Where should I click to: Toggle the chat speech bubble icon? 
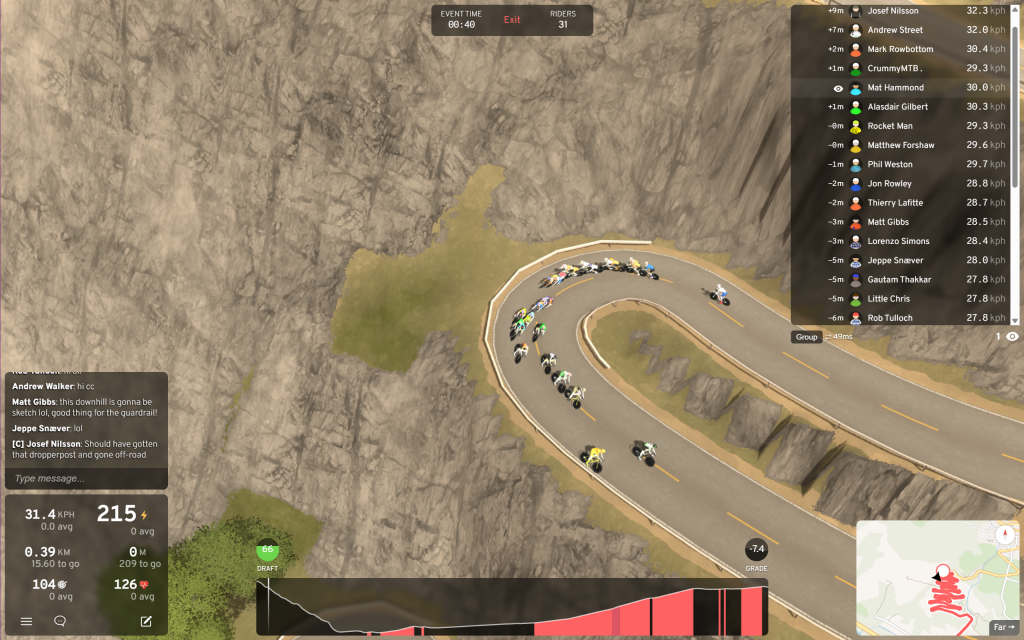(x=60, y=621)
